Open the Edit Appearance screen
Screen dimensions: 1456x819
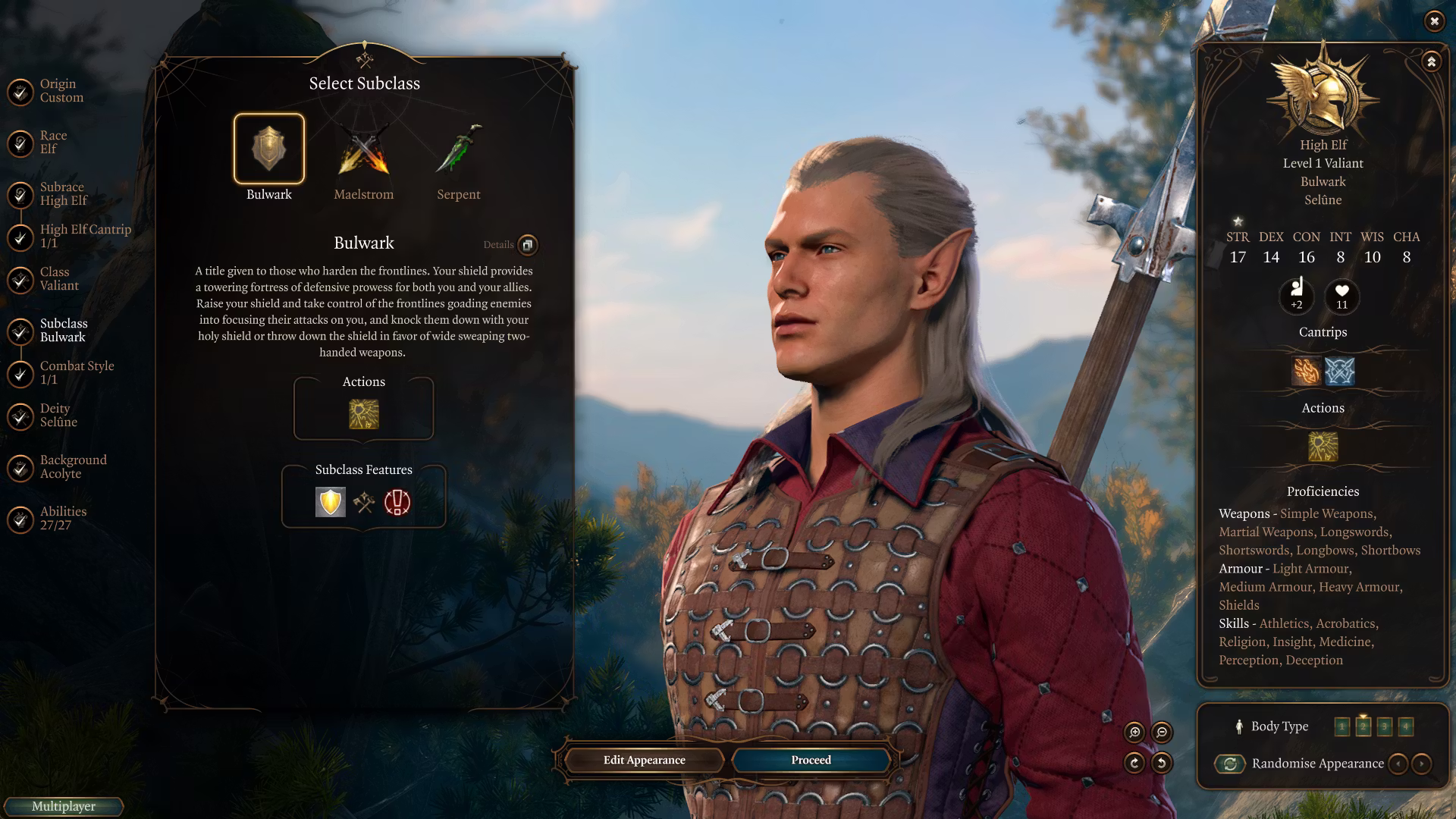pos(644,760)
